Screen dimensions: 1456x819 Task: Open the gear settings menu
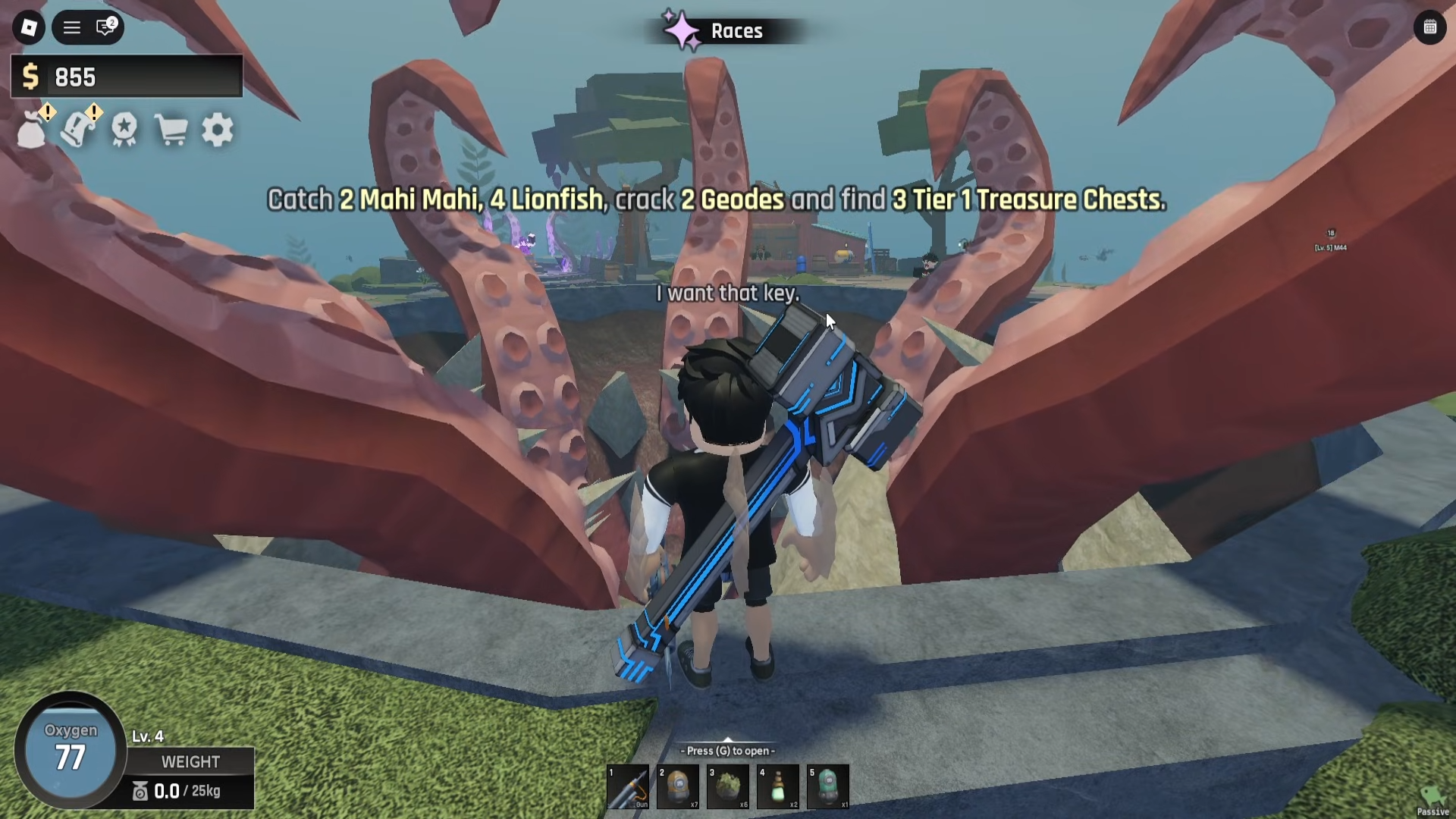(218, 130)
